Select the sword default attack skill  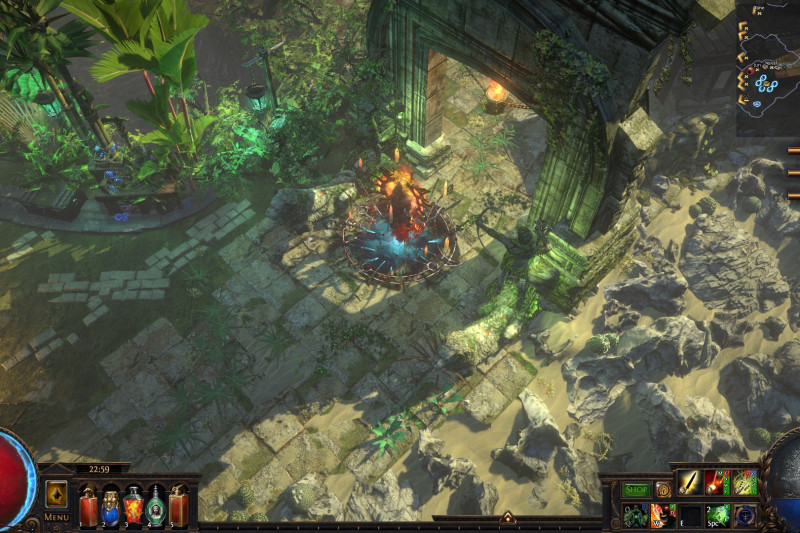pos(689,483)
